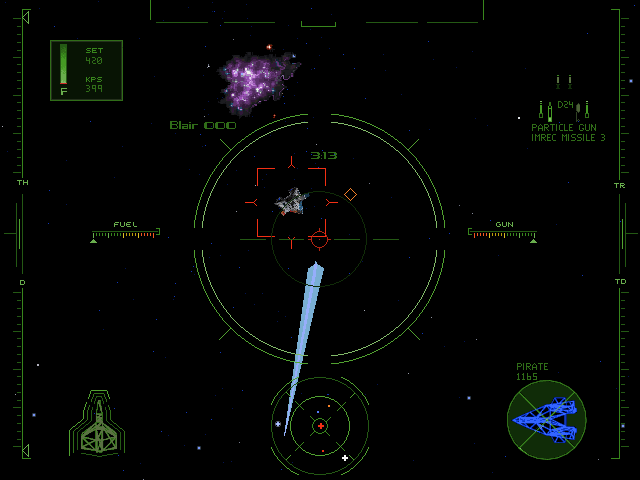Select the blue Pirate target display

546,420
